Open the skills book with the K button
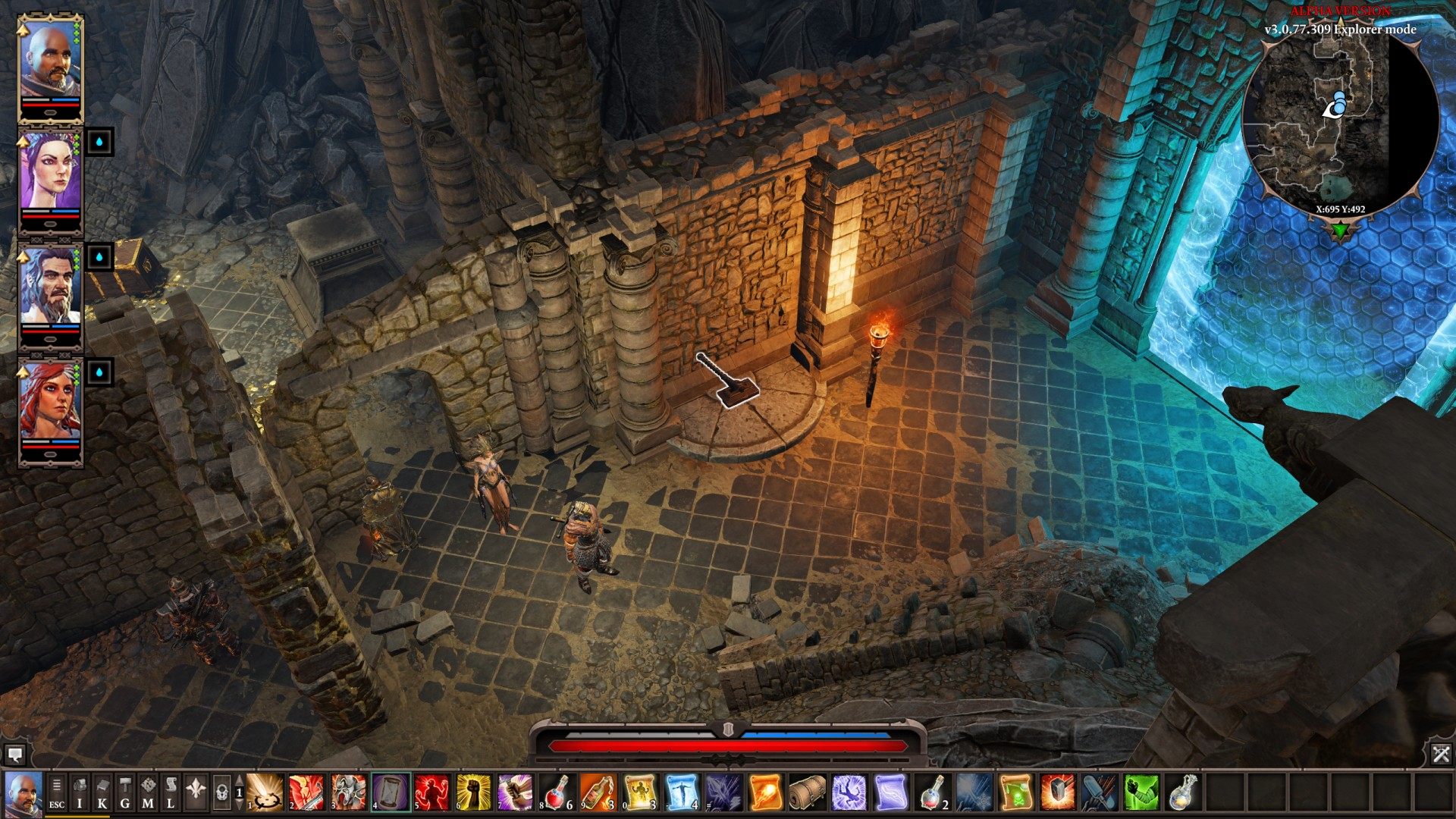 (102, 792)
